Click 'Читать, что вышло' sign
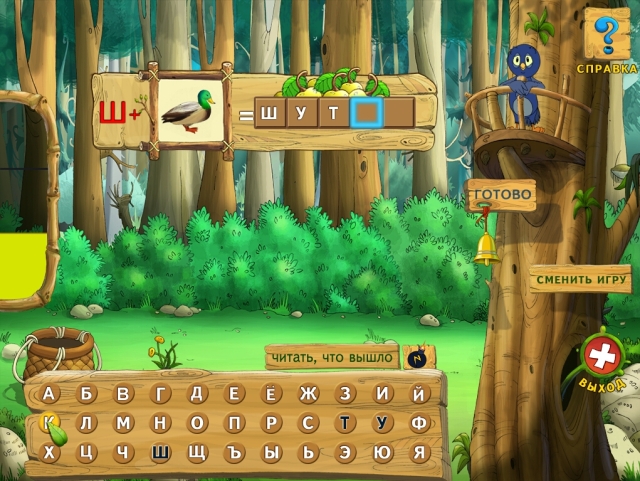 330,355
